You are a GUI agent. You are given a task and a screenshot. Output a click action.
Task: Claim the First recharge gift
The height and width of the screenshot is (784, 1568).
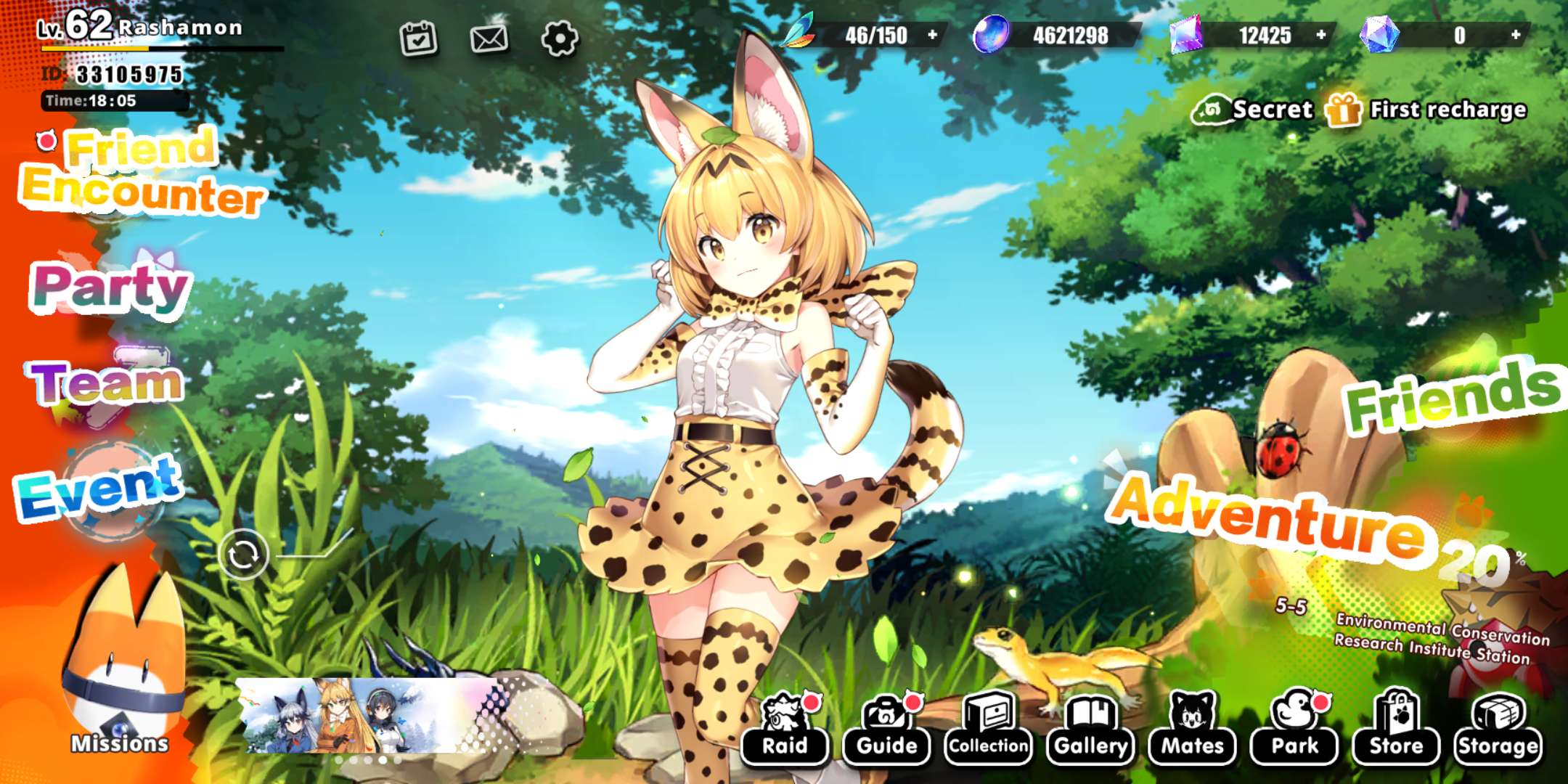[x=1426, y=110]
